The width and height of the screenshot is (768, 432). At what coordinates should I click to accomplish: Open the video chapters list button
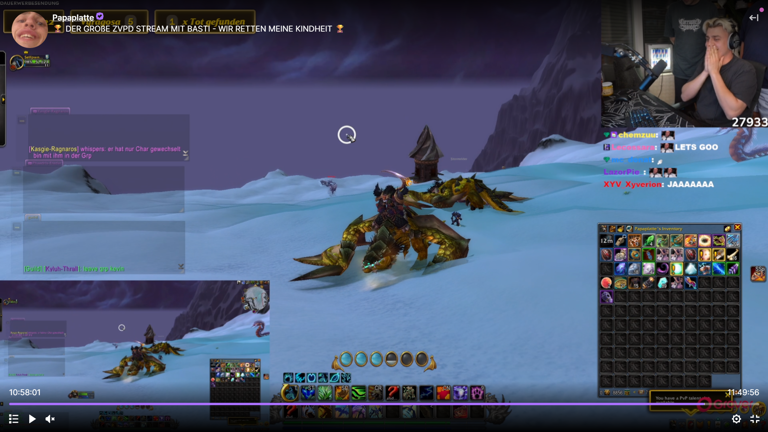(13, 419)
